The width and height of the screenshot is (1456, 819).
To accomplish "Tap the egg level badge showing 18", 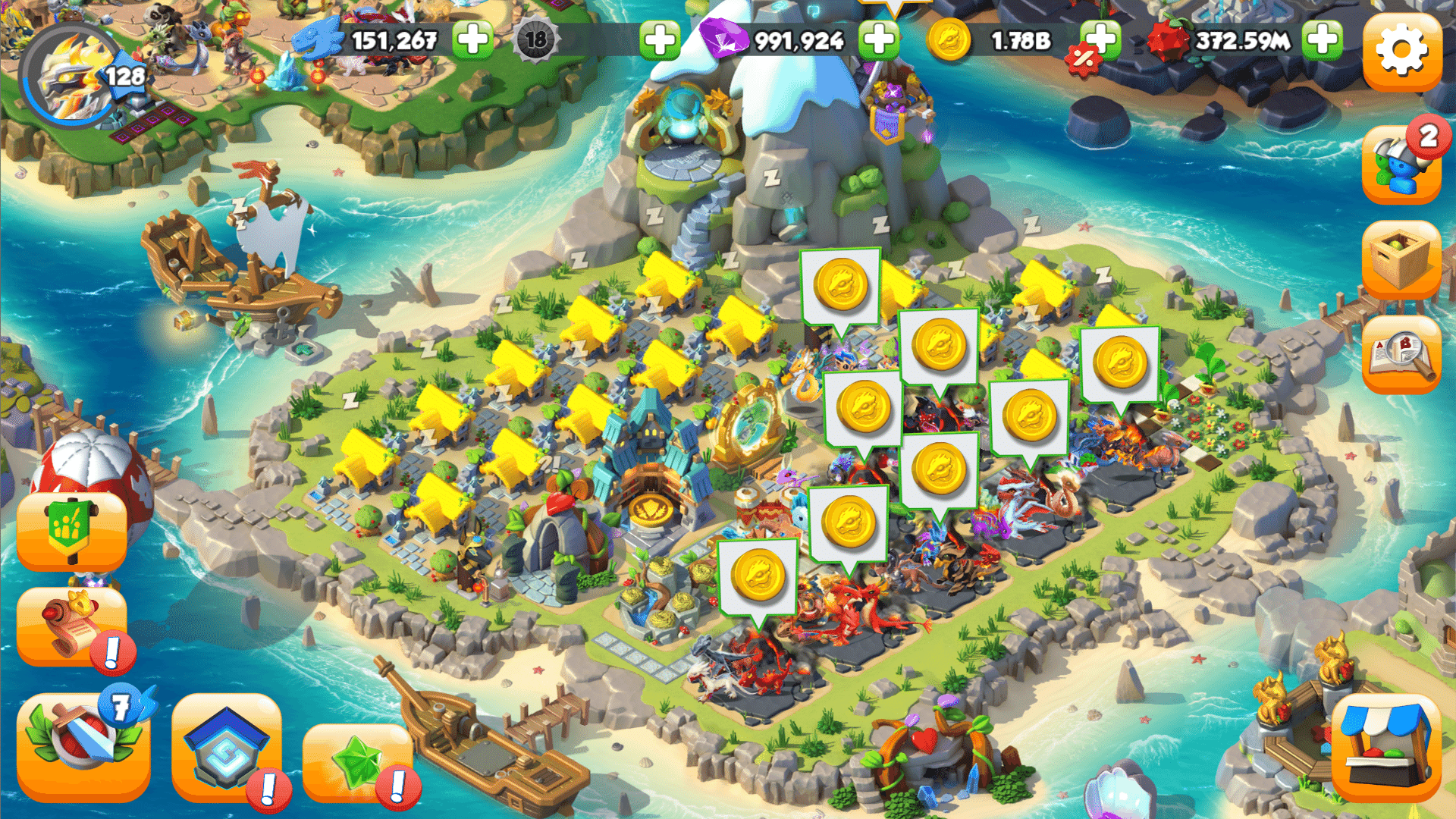I will [x=535, y=42].
